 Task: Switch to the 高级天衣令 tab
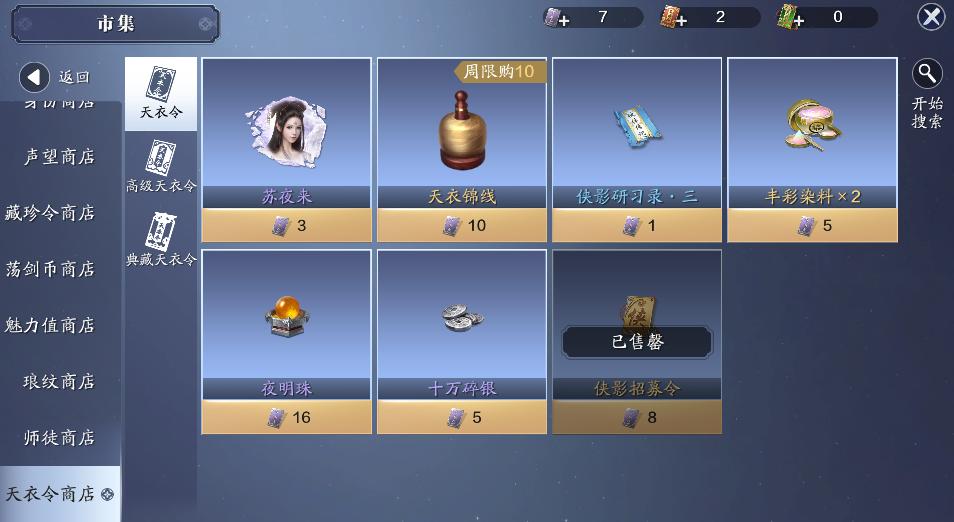tap(160, 167)
